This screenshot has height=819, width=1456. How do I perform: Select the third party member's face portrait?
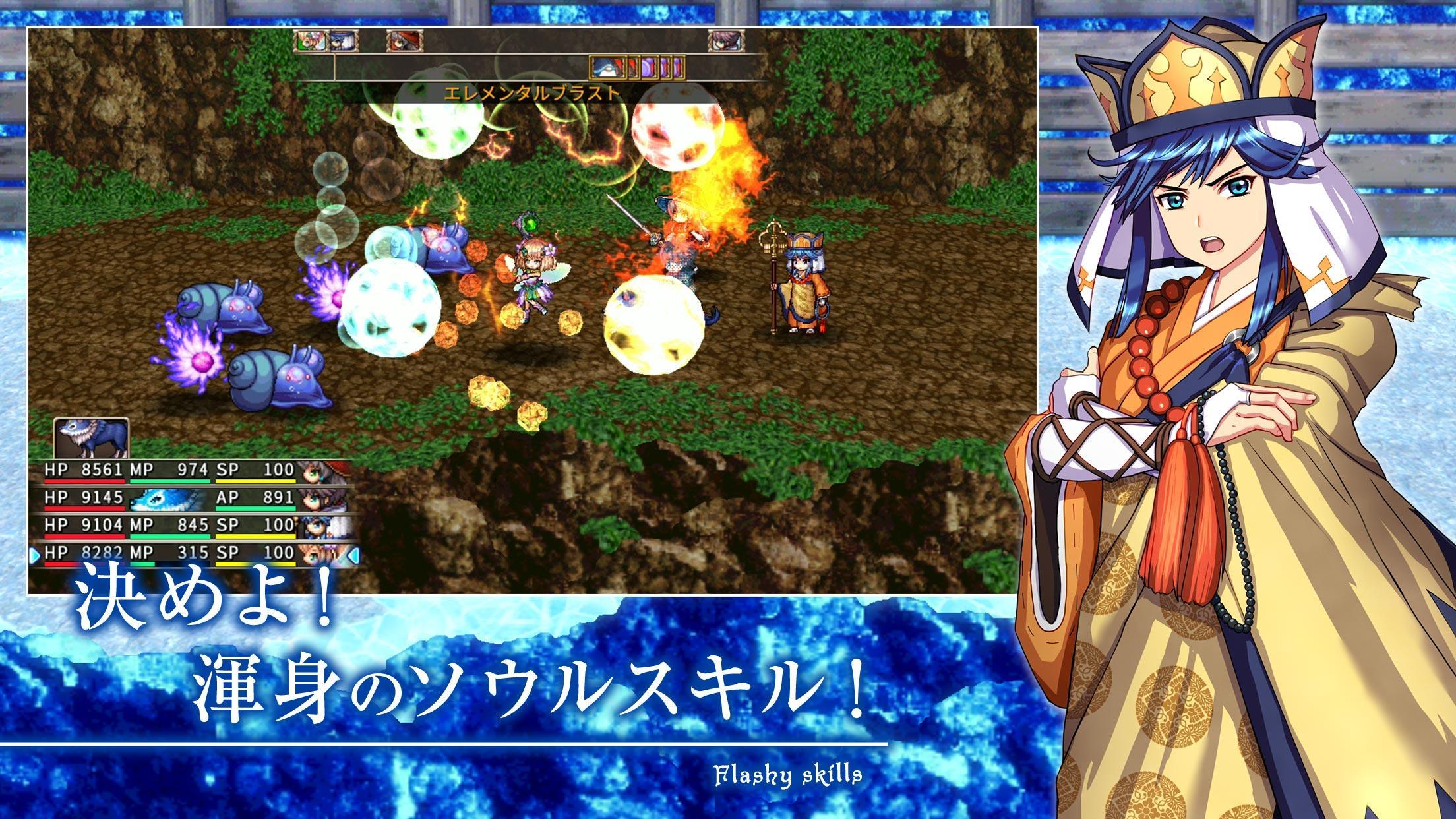pyautogui.click(x=320, y=528)
